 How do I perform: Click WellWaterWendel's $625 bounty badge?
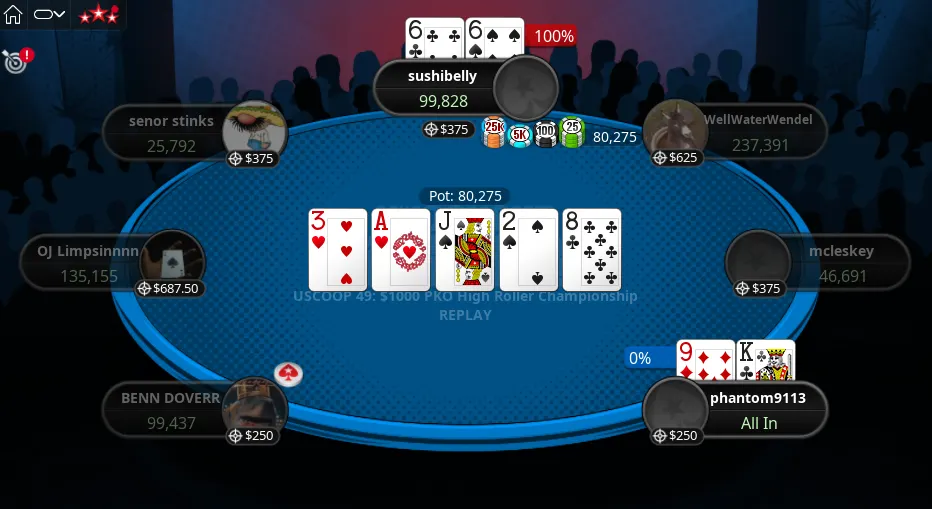[677, 158]
